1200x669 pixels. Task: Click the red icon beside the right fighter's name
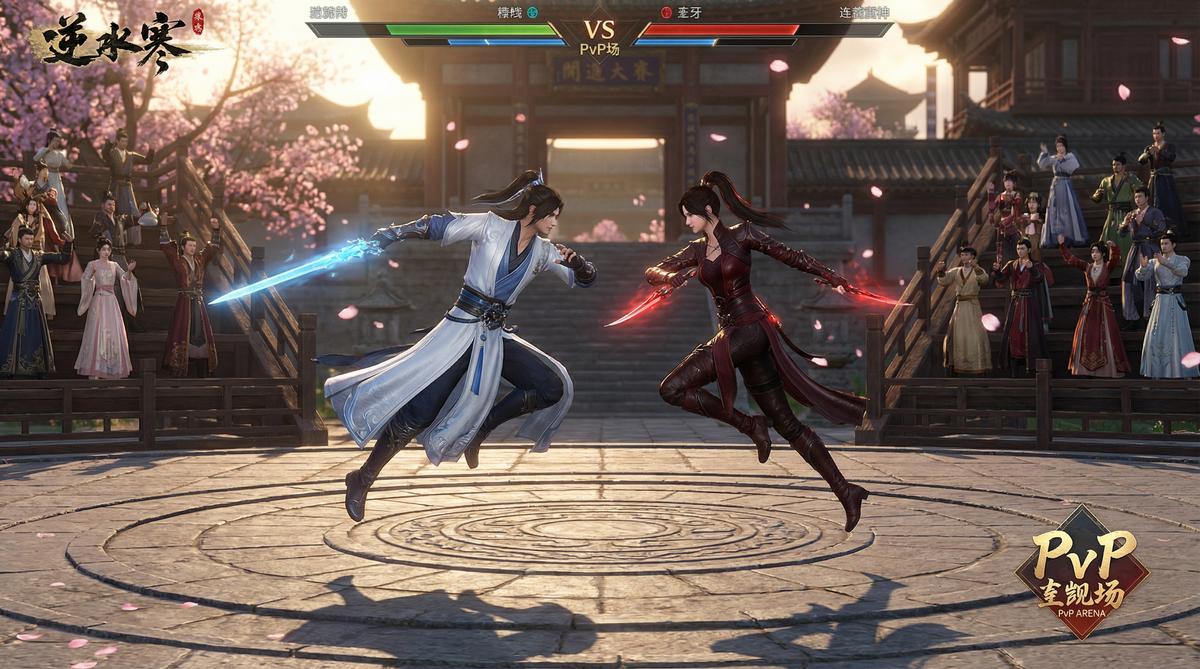tap(666, 13)
